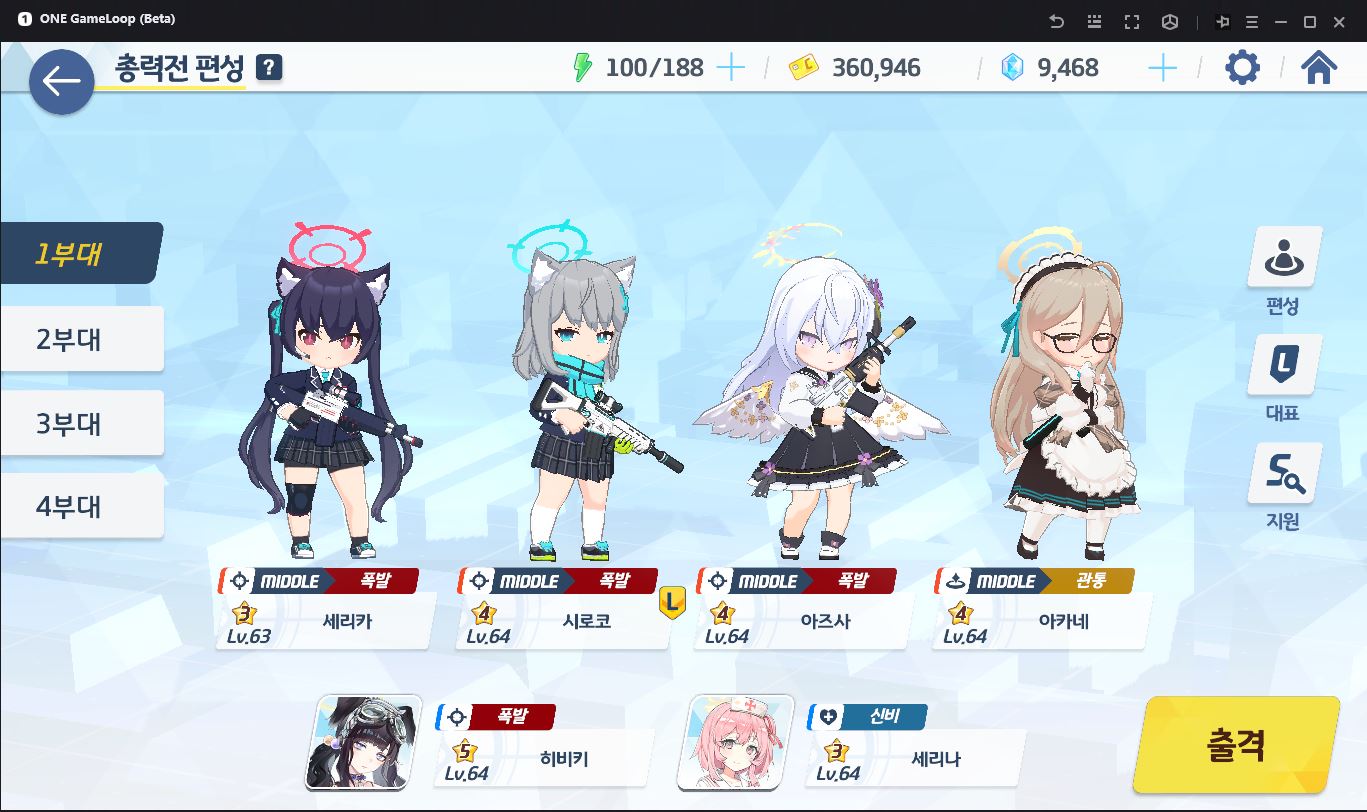Screen dimensions: 1367x812
Task: Add energy with the plus button
Action: pos(731,68)
